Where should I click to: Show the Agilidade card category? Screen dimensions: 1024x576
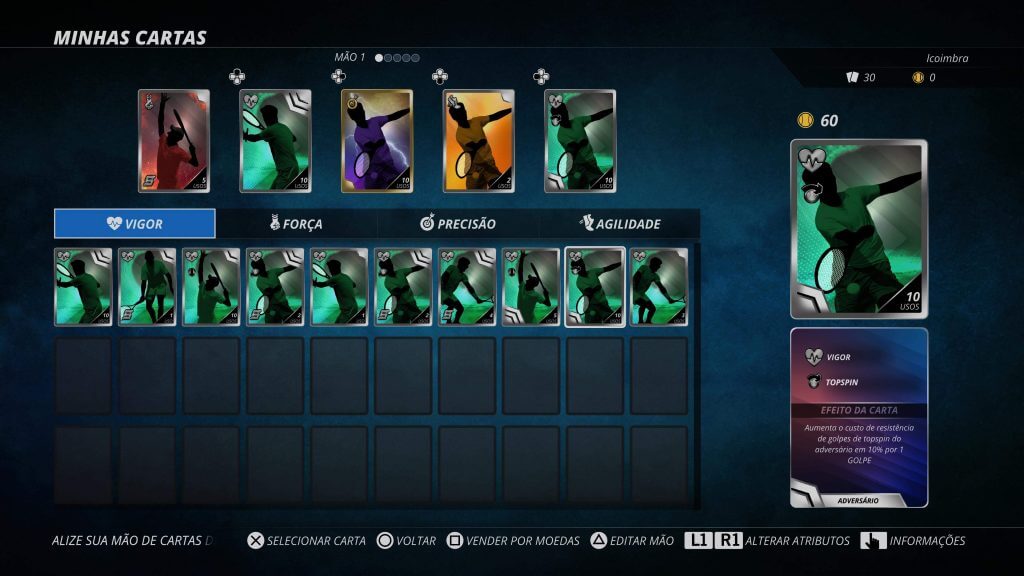(620, 224)
